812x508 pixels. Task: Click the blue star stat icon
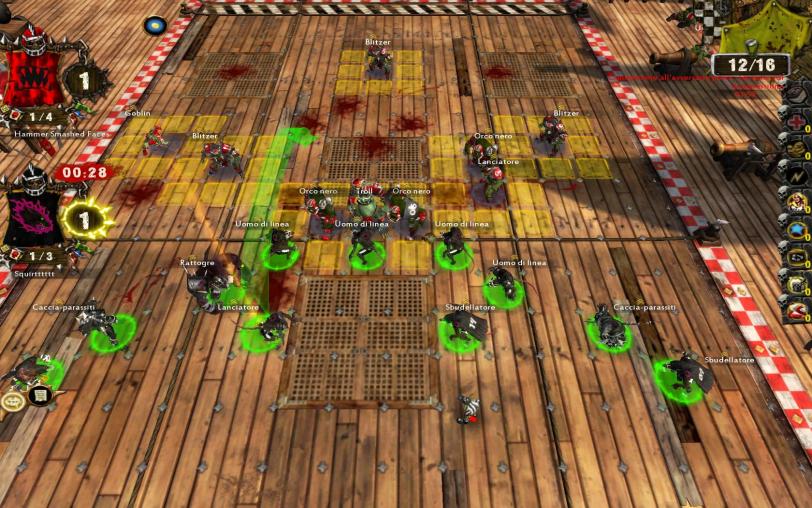[796, 230]
